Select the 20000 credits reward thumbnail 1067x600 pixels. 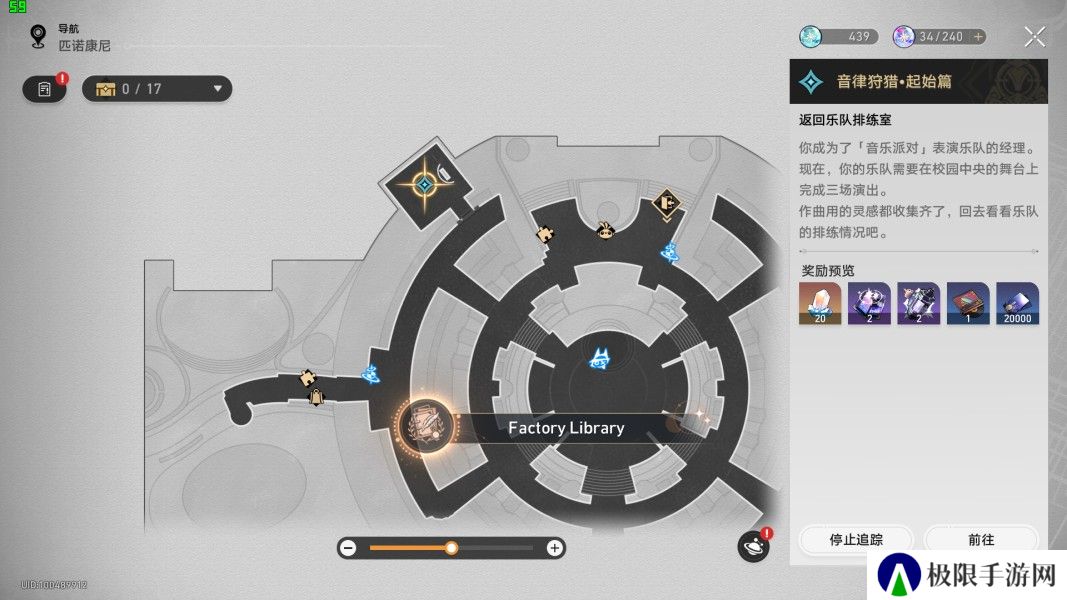point(1017,303)
